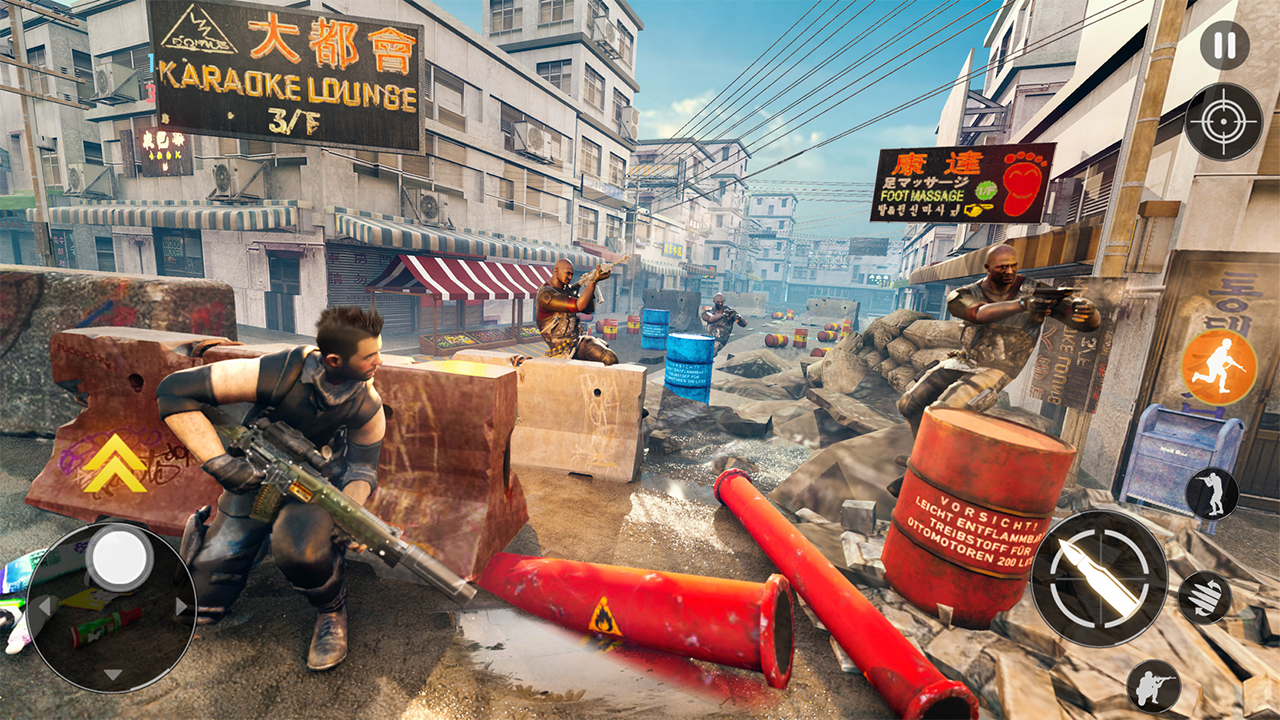Select the crouching soldier stance icon

click(1154, 686)
